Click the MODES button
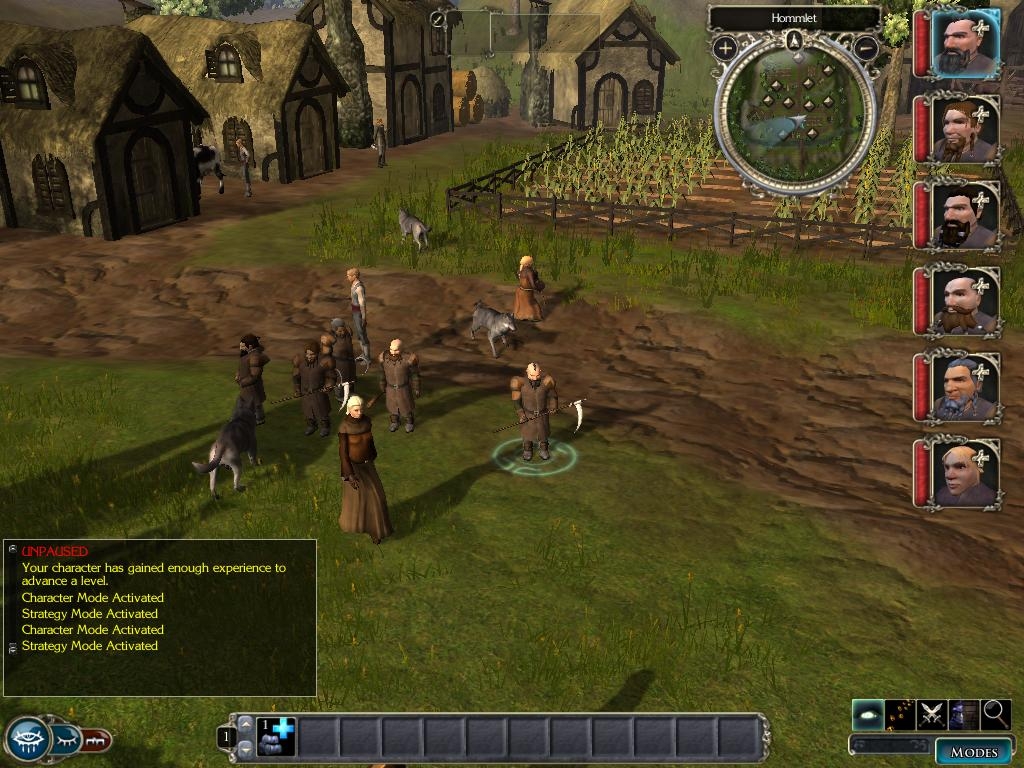The height and width of the screenshot is (768, 1024). click(x=973, y=752)
